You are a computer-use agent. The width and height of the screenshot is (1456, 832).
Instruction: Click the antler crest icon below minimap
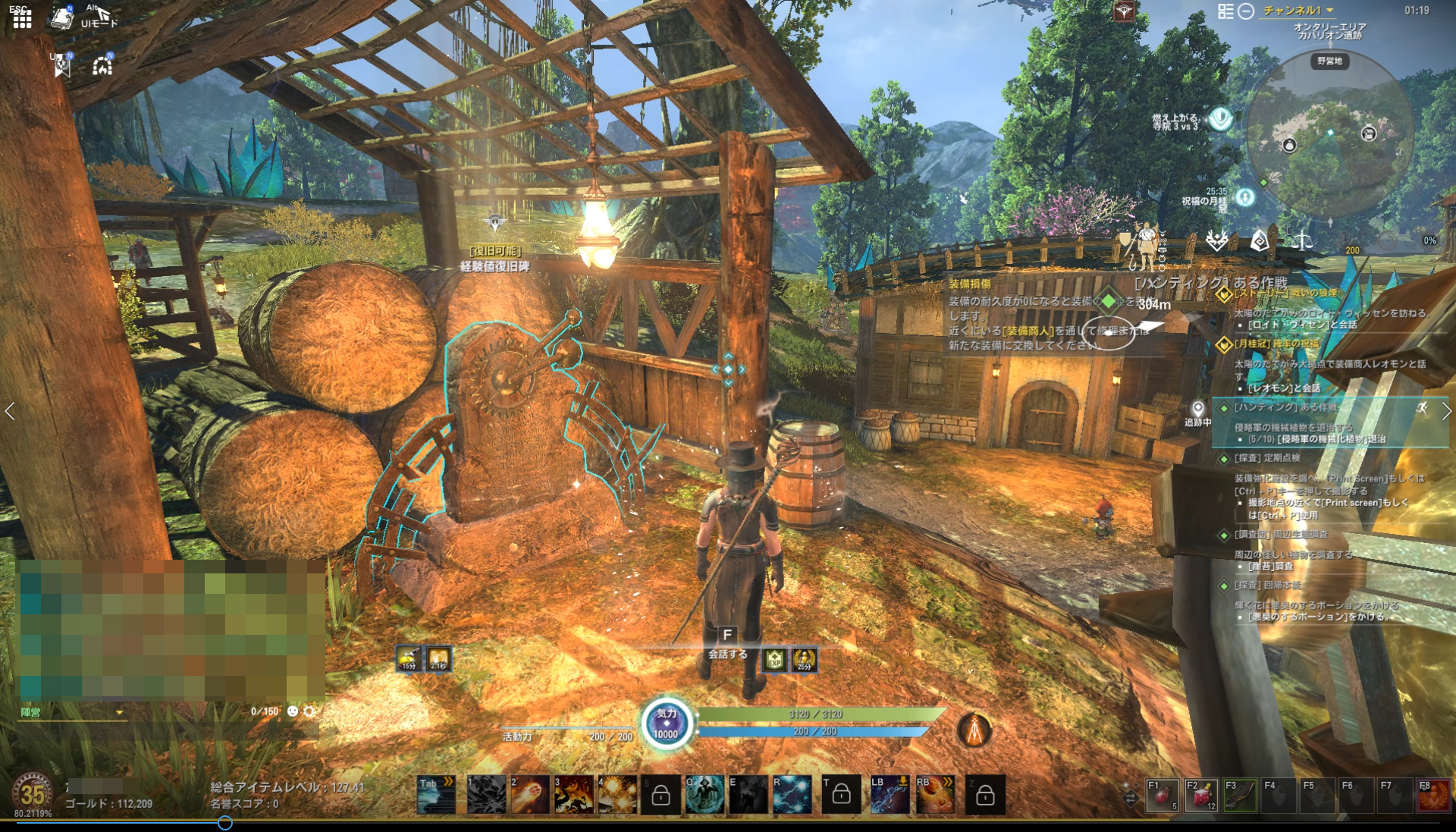1216,241
